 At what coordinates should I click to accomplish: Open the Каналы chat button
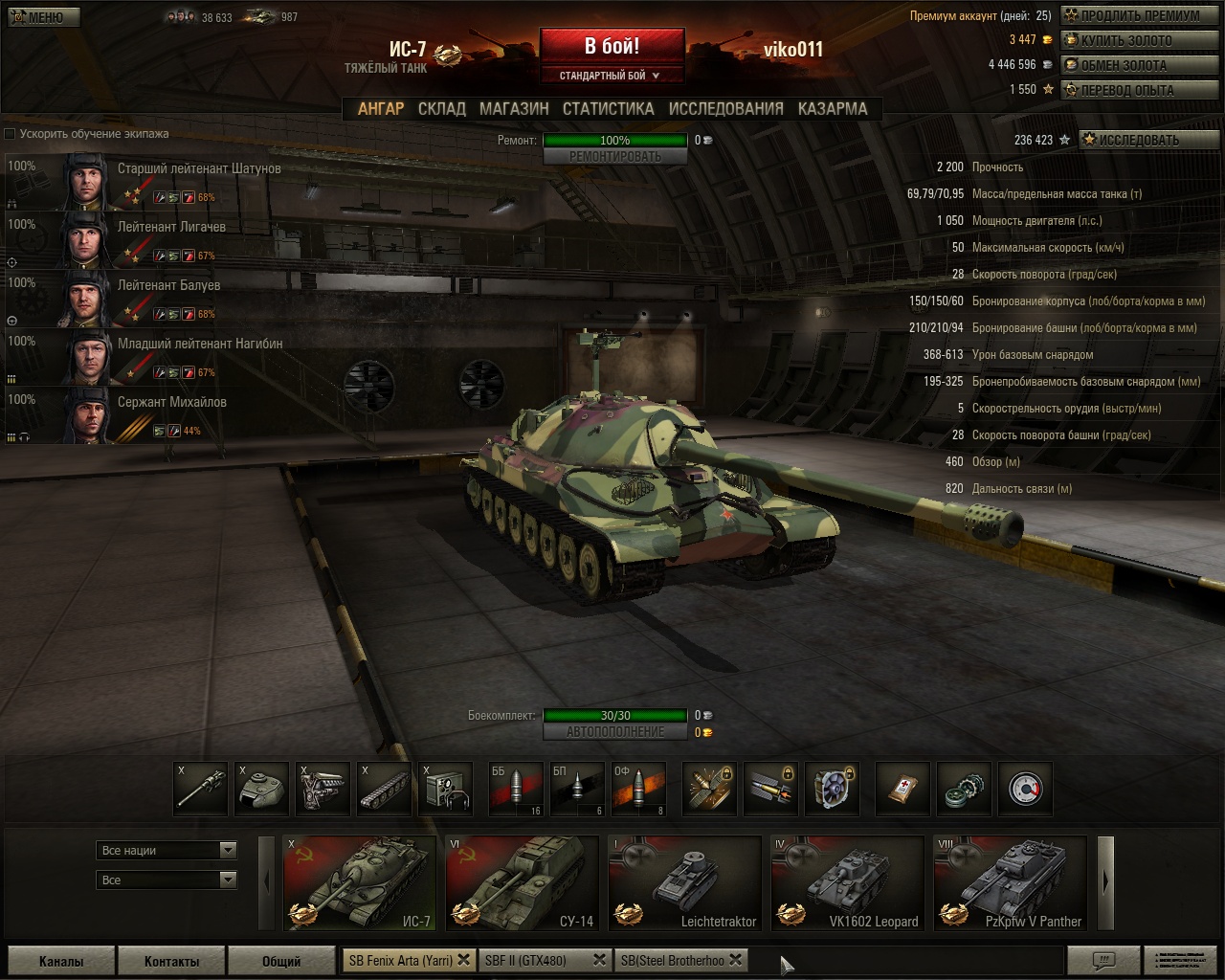pos(61,961)
